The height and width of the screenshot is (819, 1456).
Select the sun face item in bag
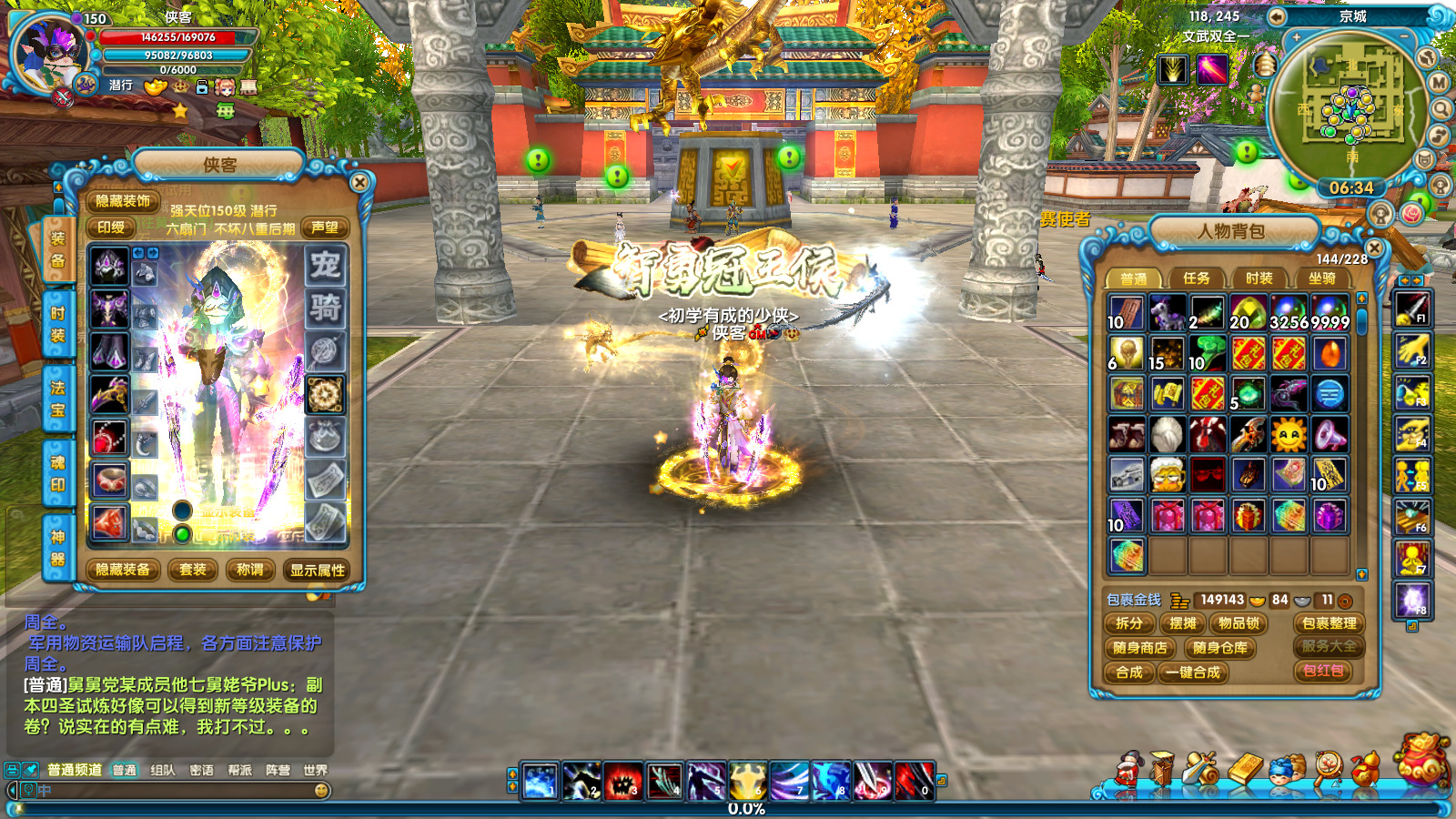tap(1289, 436)
